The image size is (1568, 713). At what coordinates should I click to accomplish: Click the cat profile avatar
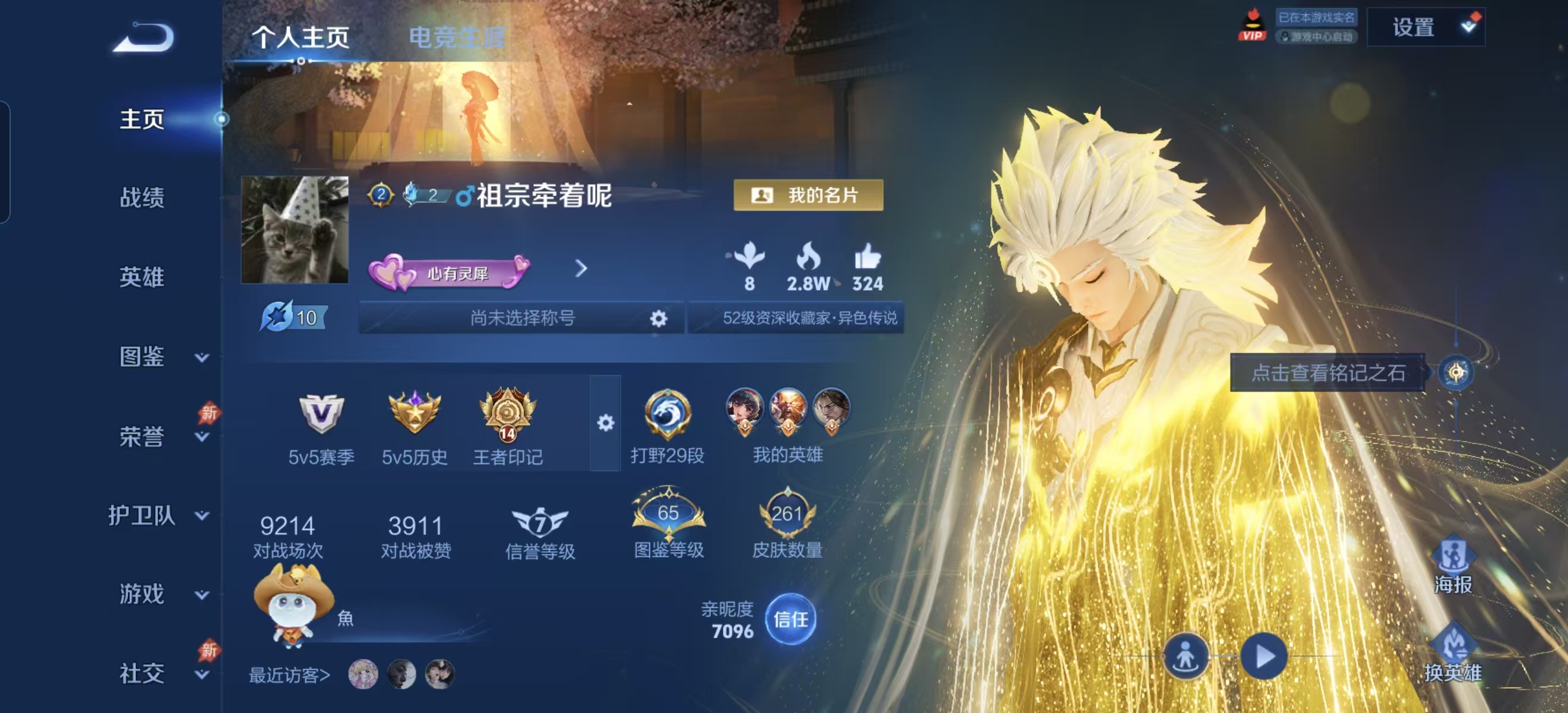tap(295, 230)
